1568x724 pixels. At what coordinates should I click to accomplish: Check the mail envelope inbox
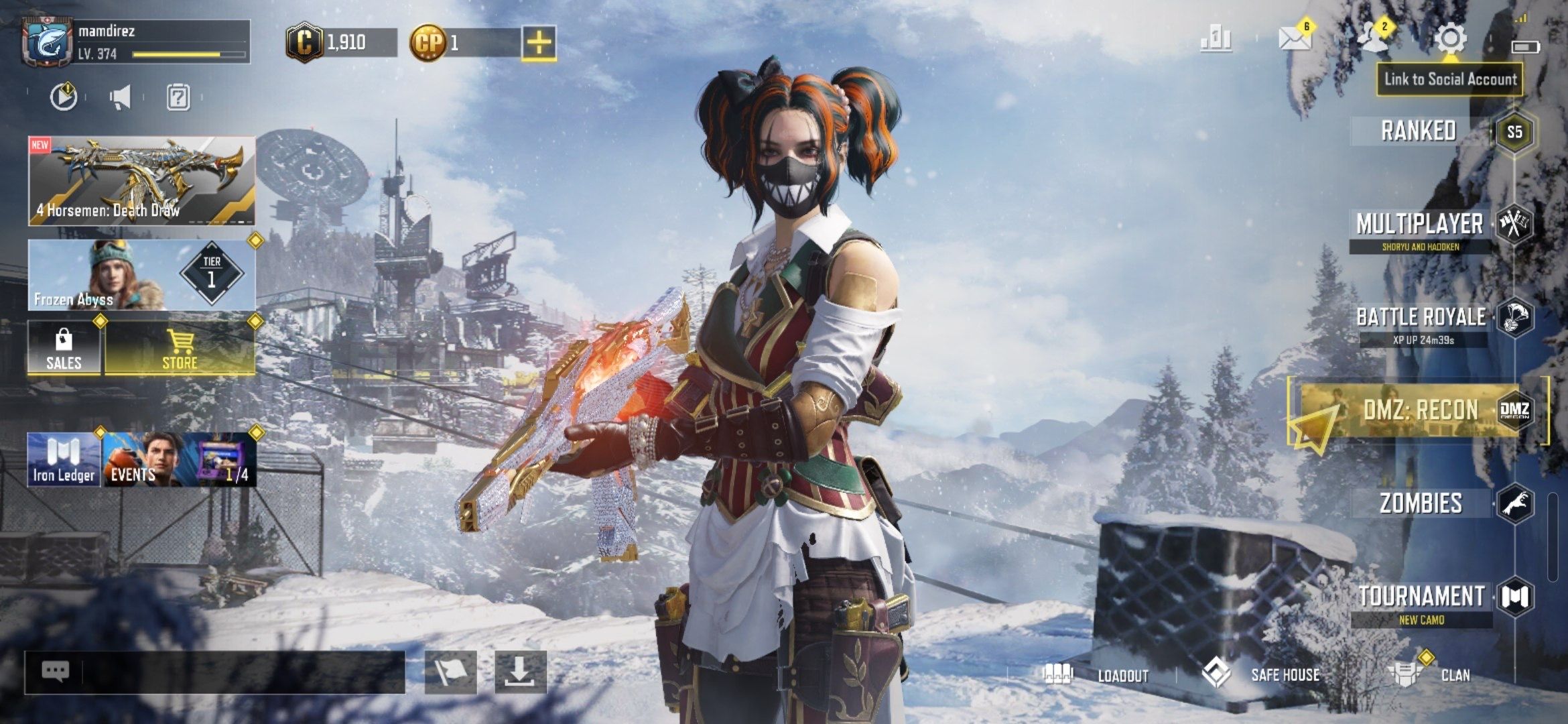click(1295, 39)
